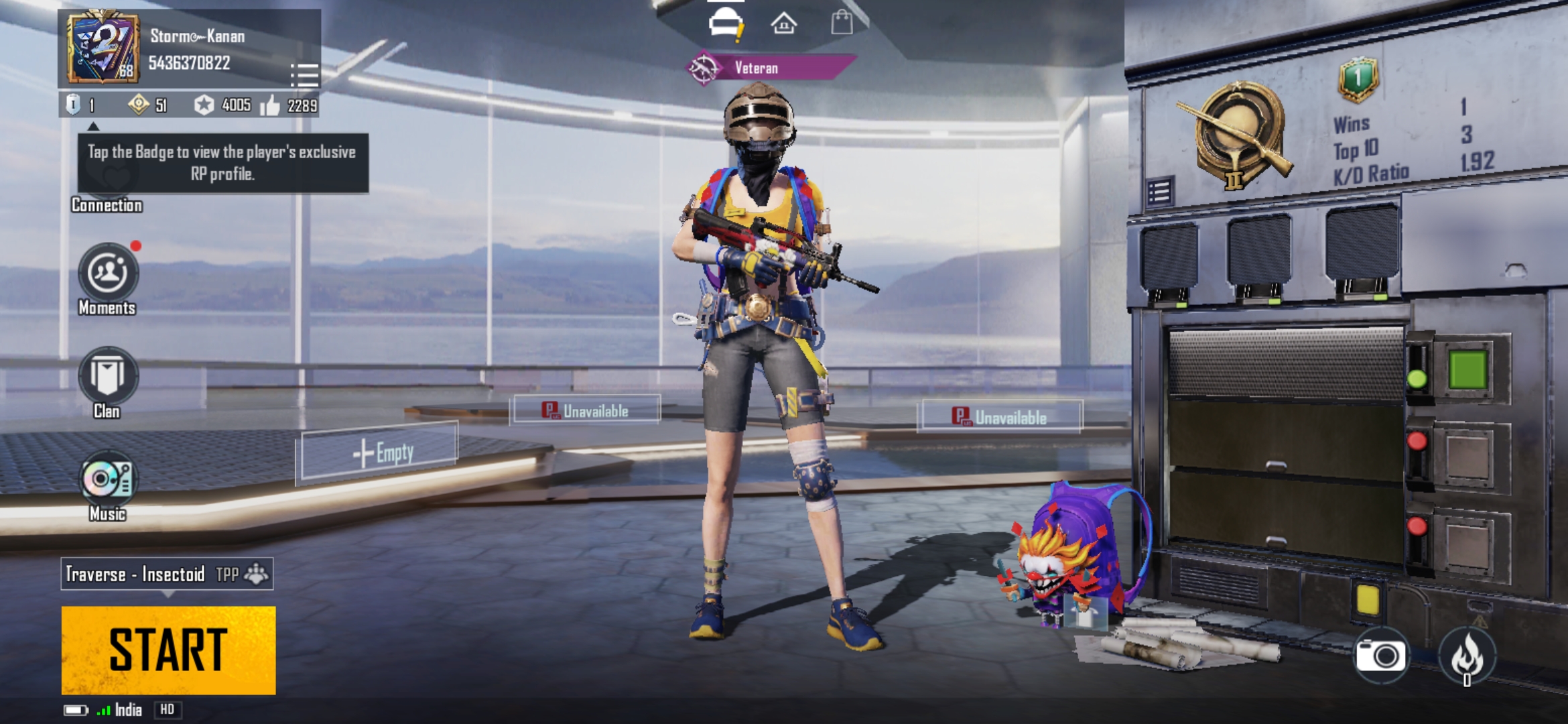Switch to the sofa lobby tab
The width and height of the screenshot is (1568, 724).
(x=726, y=25)
